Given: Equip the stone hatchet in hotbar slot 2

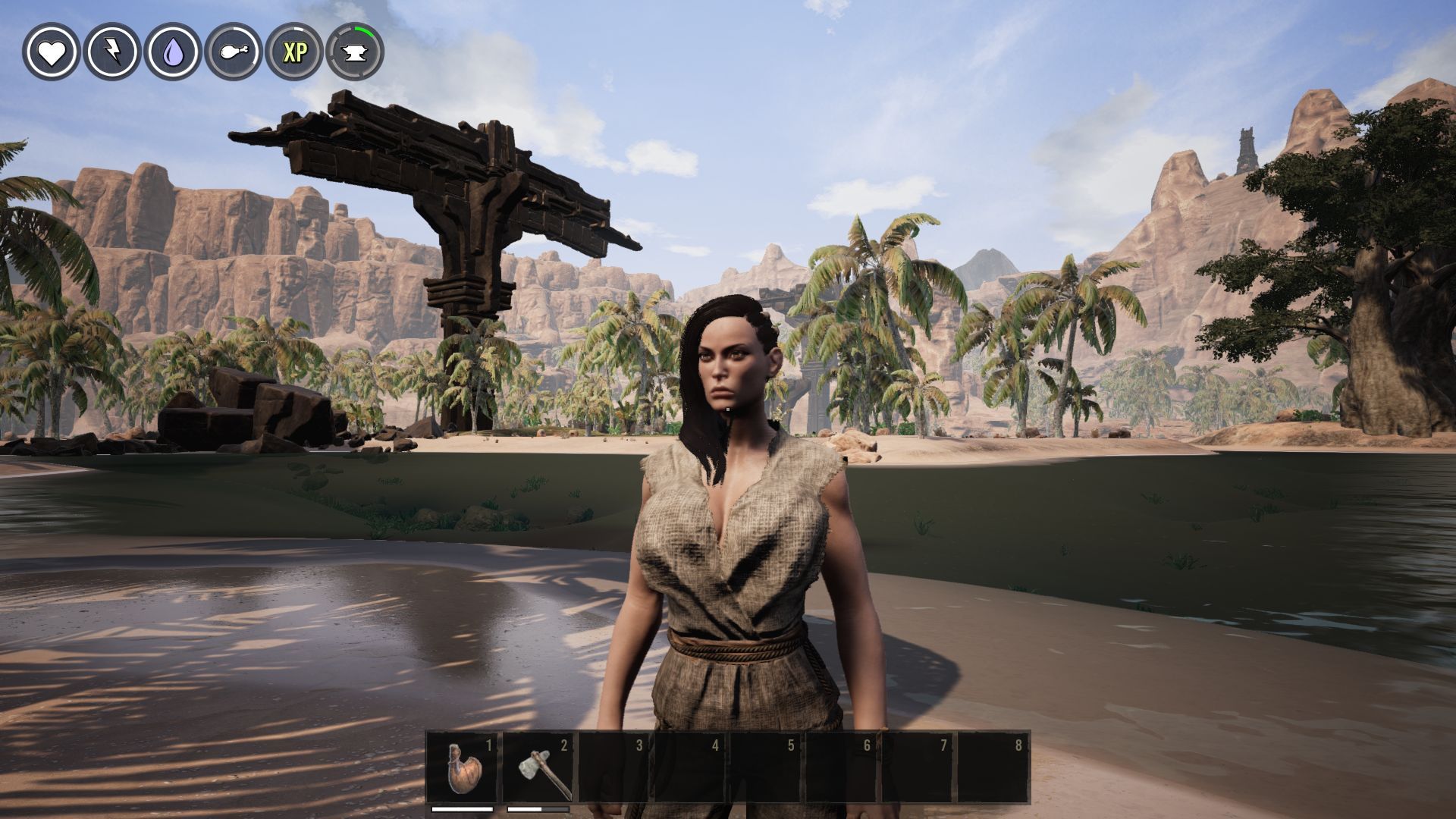Looking at the screenshot, I should point(540,767).
